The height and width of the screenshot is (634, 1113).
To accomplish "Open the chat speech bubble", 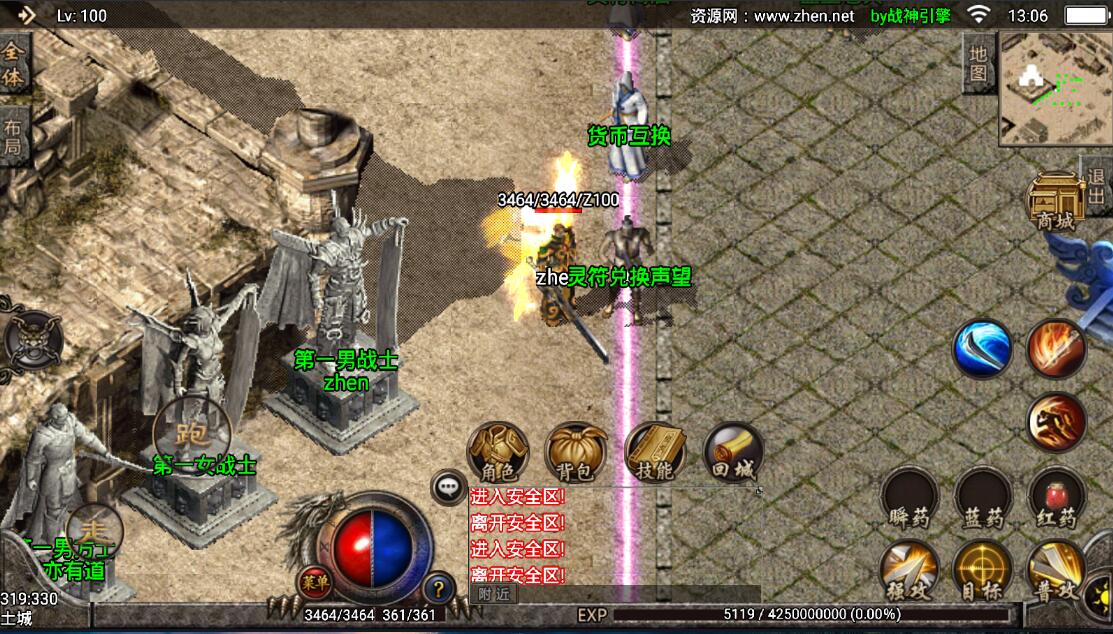I will click(x=449, y=487).
